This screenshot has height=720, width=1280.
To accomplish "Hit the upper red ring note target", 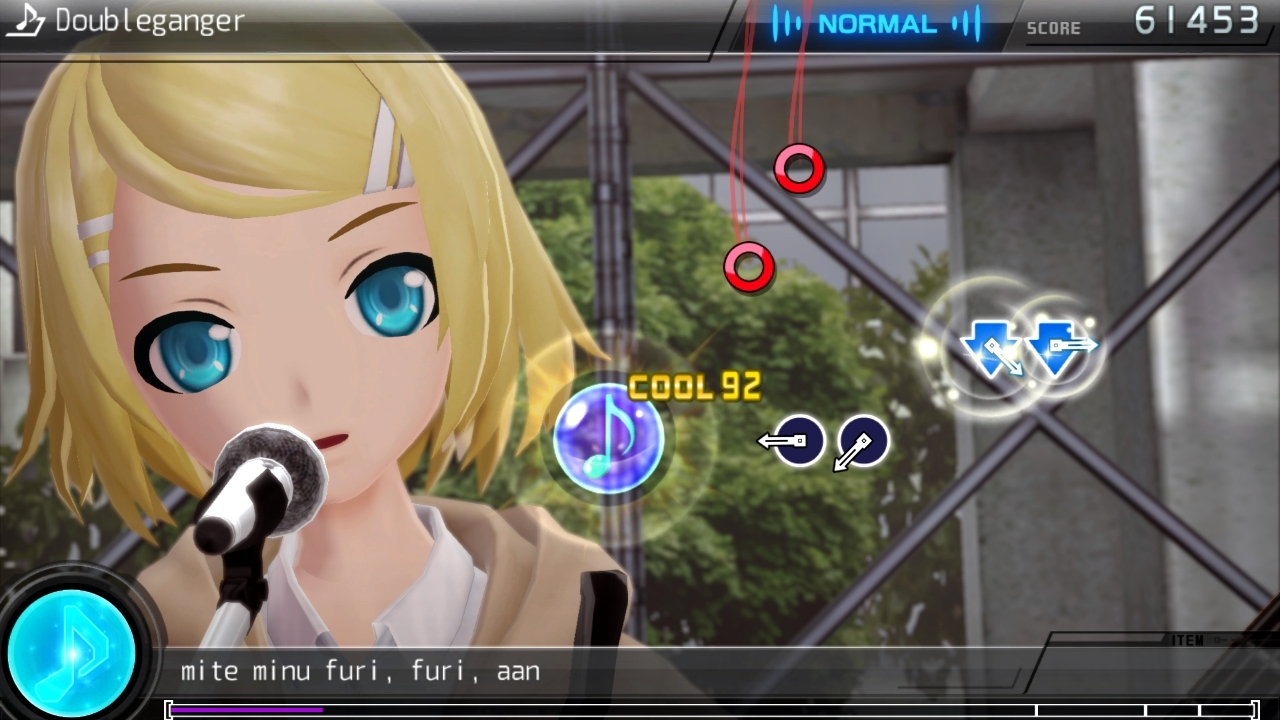I will [798, 168].
